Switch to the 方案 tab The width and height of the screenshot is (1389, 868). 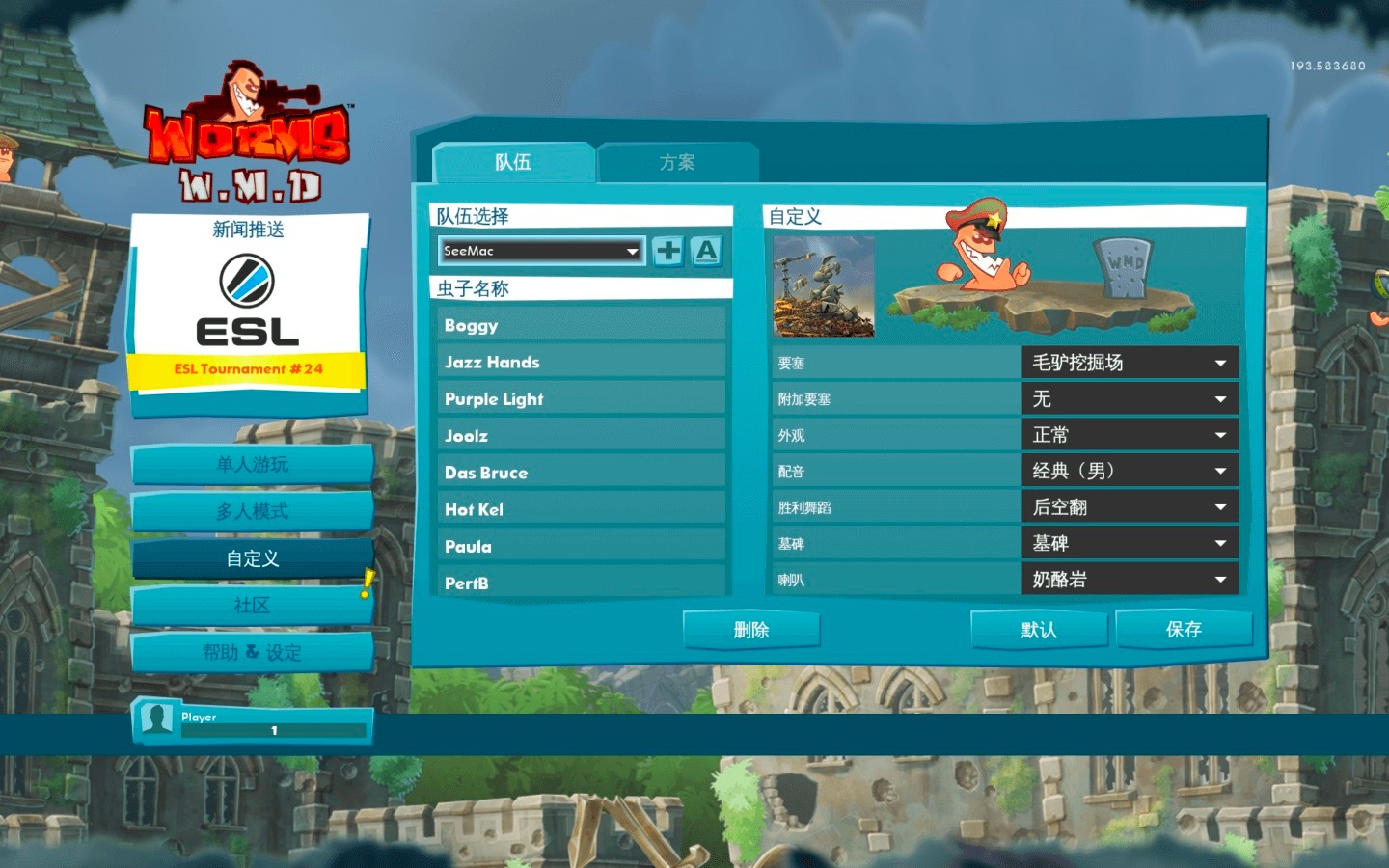(x=677, y=162)
